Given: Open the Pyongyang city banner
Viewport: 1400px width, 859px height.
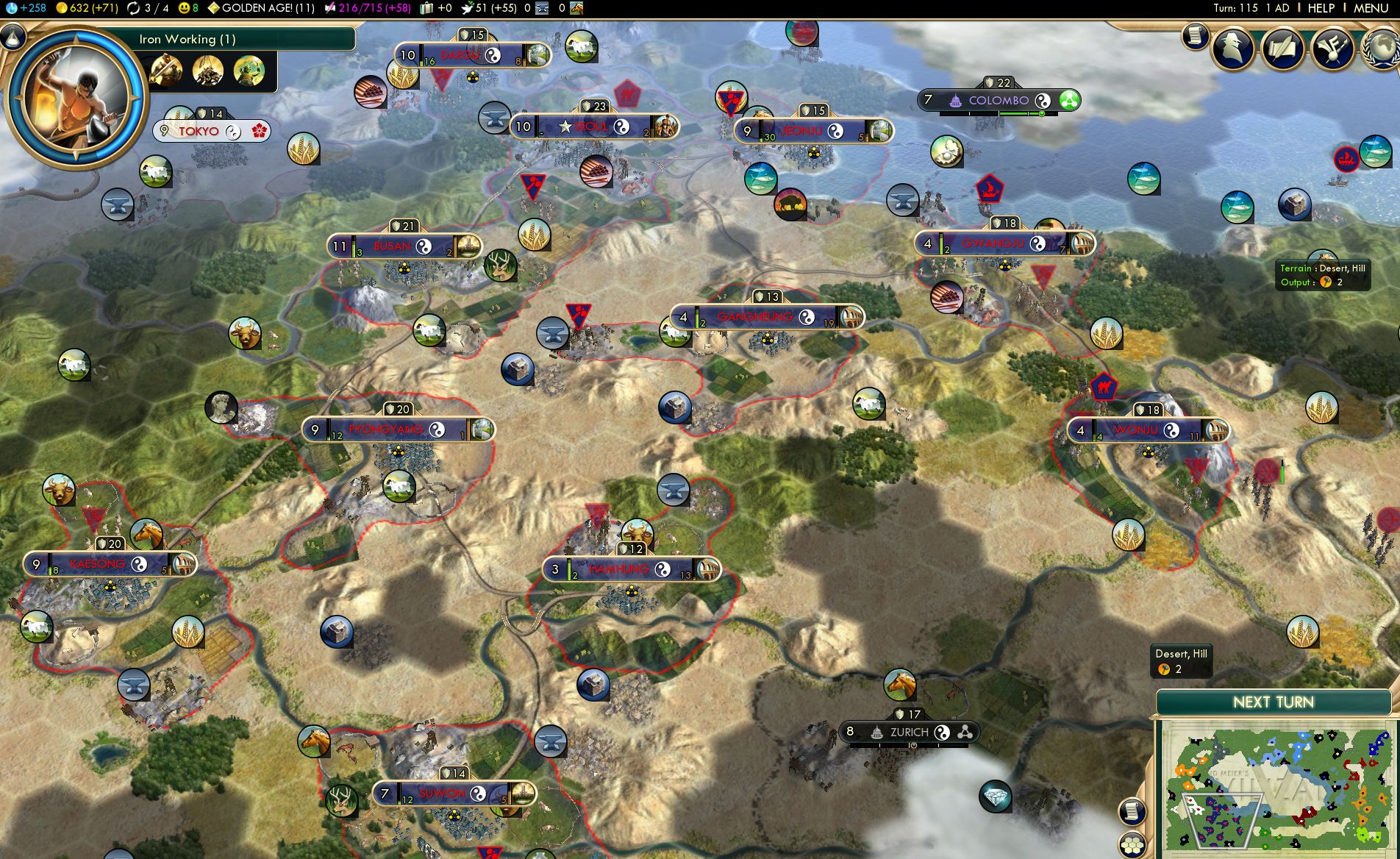Looking at the screenshot, I should pos(386,429).
